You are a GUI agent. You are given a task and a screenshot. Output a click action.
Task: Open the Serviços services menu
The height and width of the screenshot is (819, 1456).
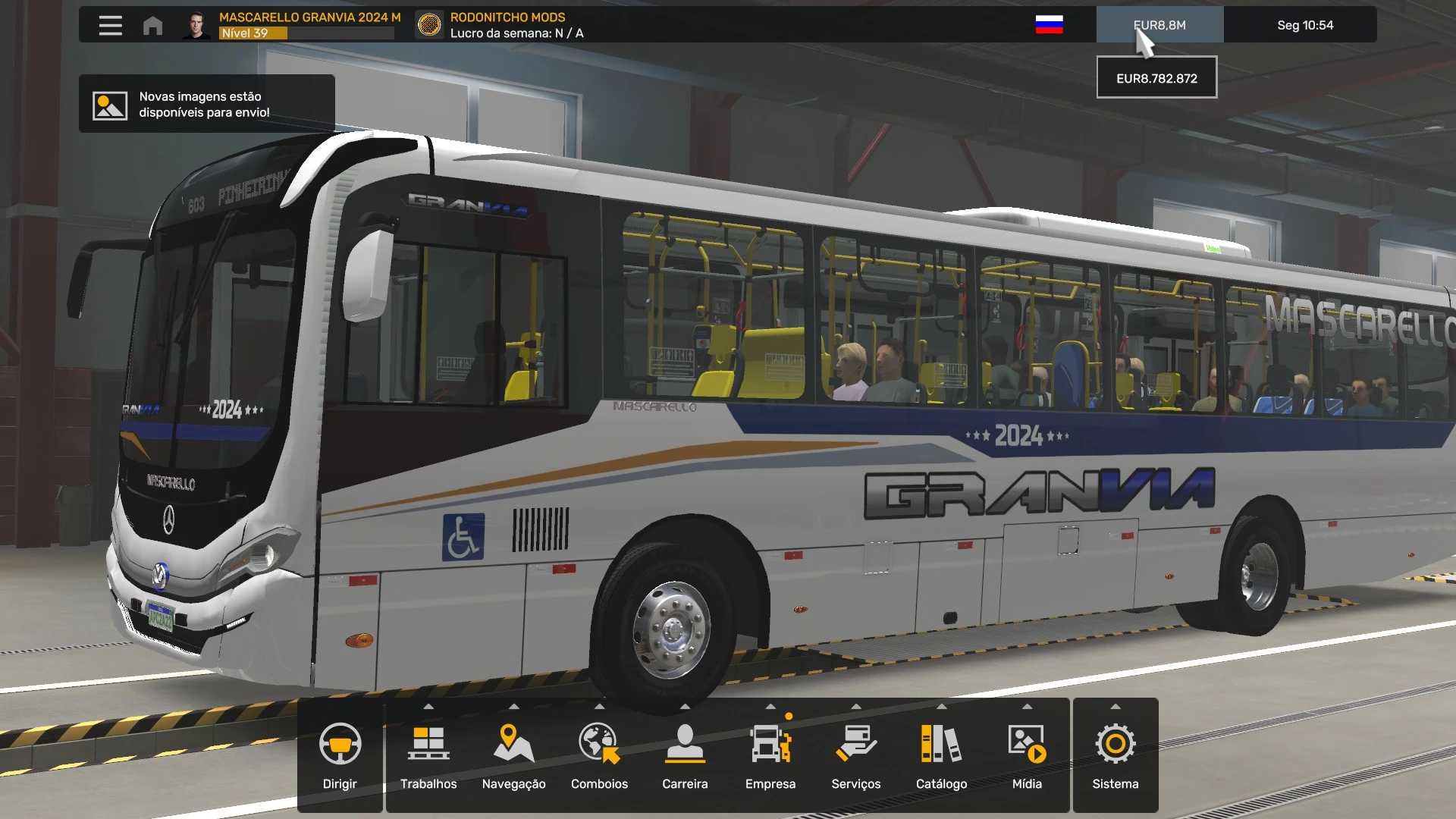[855, 755]
